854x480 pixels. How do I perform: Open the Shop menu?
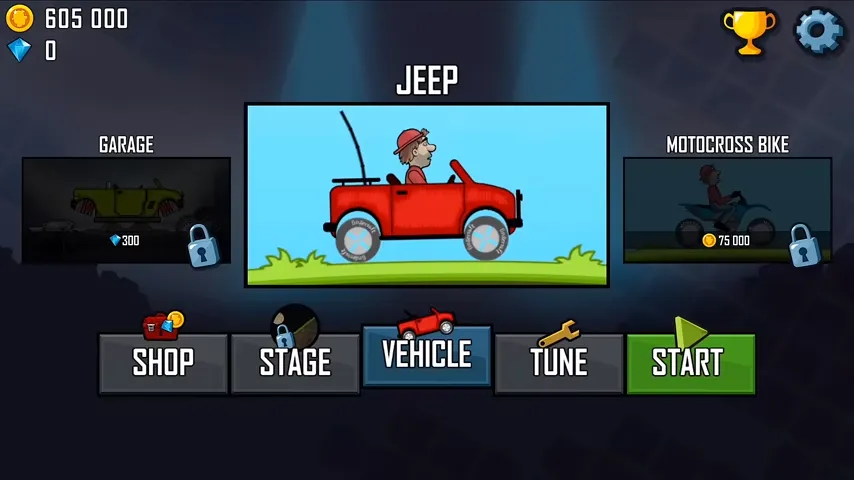[x=162, y=362]
